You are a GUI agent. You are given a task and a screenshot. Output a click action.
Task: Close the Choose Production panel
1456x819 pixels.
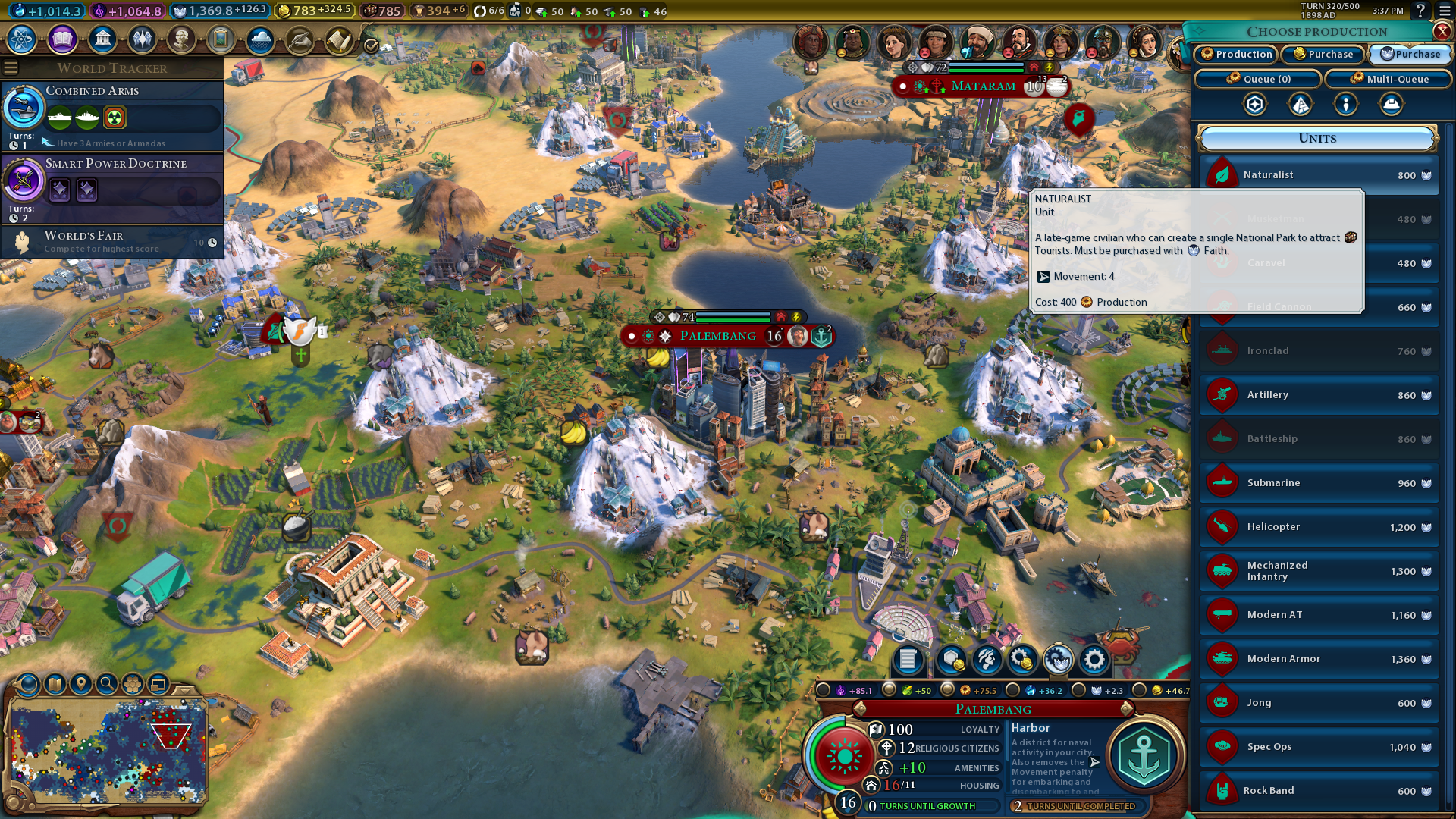pos(1442,31)
